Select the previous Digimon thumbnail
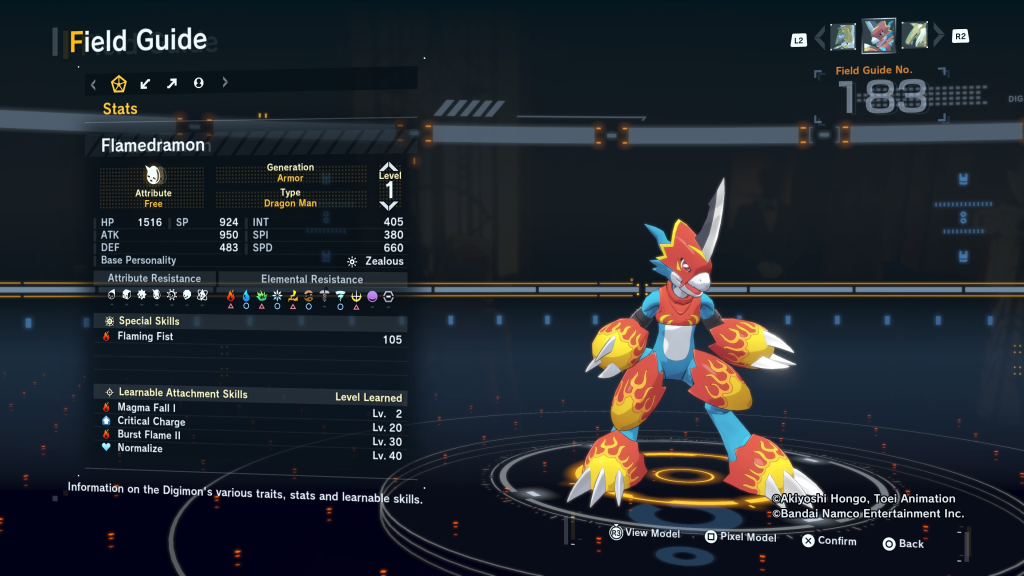 coord(843,37)
